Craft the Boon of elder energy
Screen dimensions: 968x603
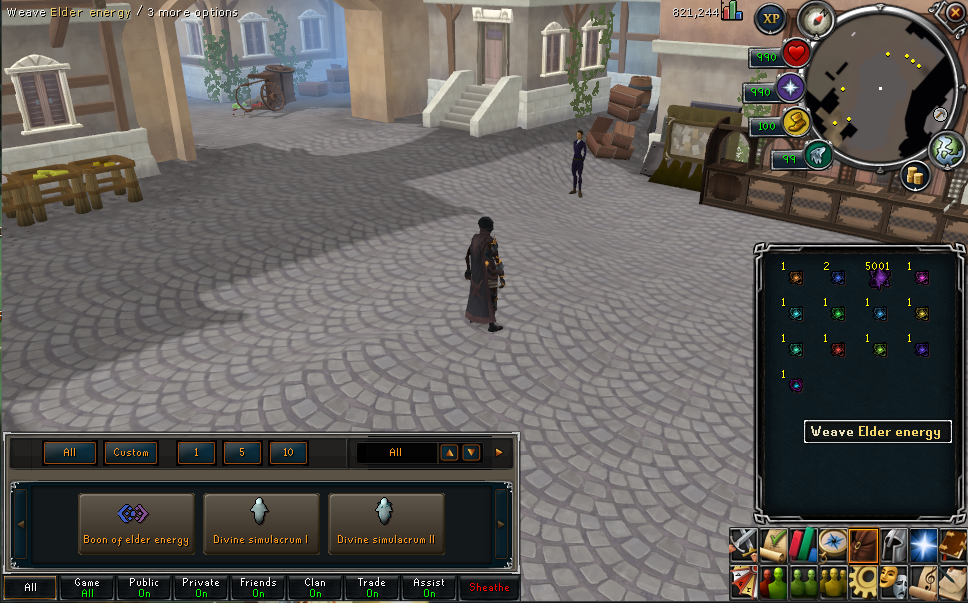click(x=136, y=523)
